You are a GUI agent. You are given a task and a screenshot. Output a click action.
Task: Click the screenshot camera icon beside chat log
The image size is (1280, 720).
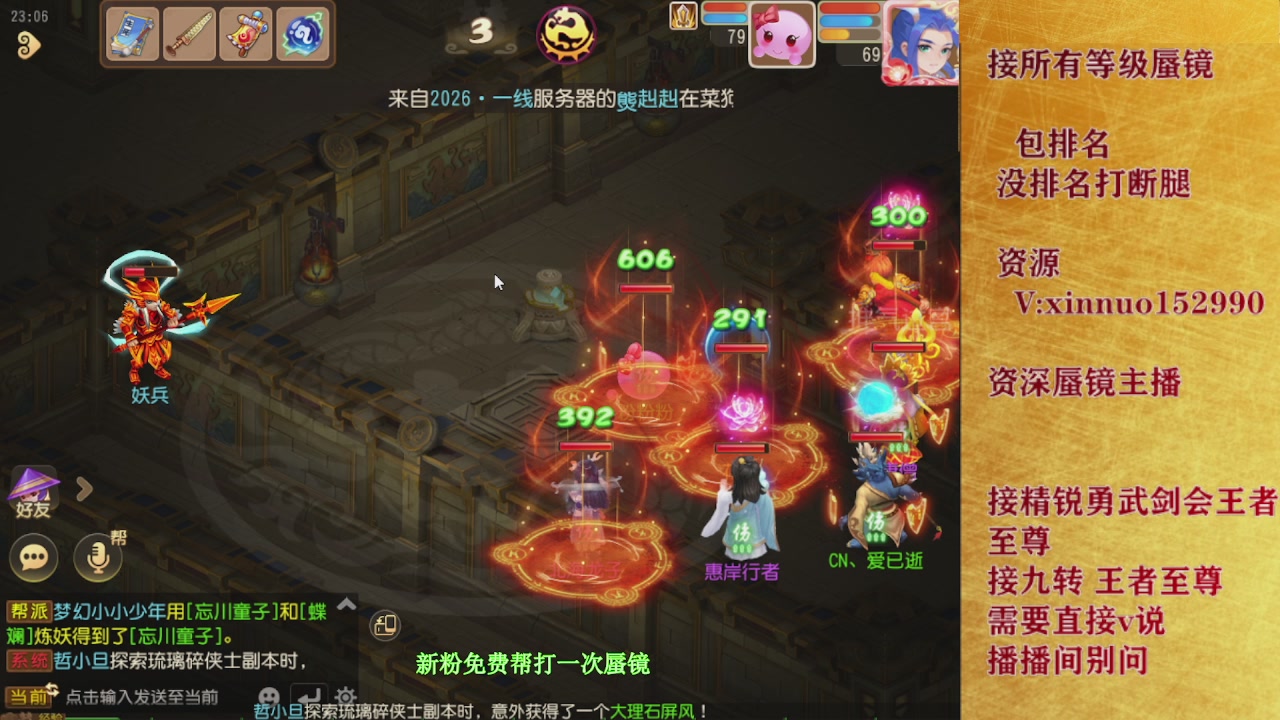point(384,625)
